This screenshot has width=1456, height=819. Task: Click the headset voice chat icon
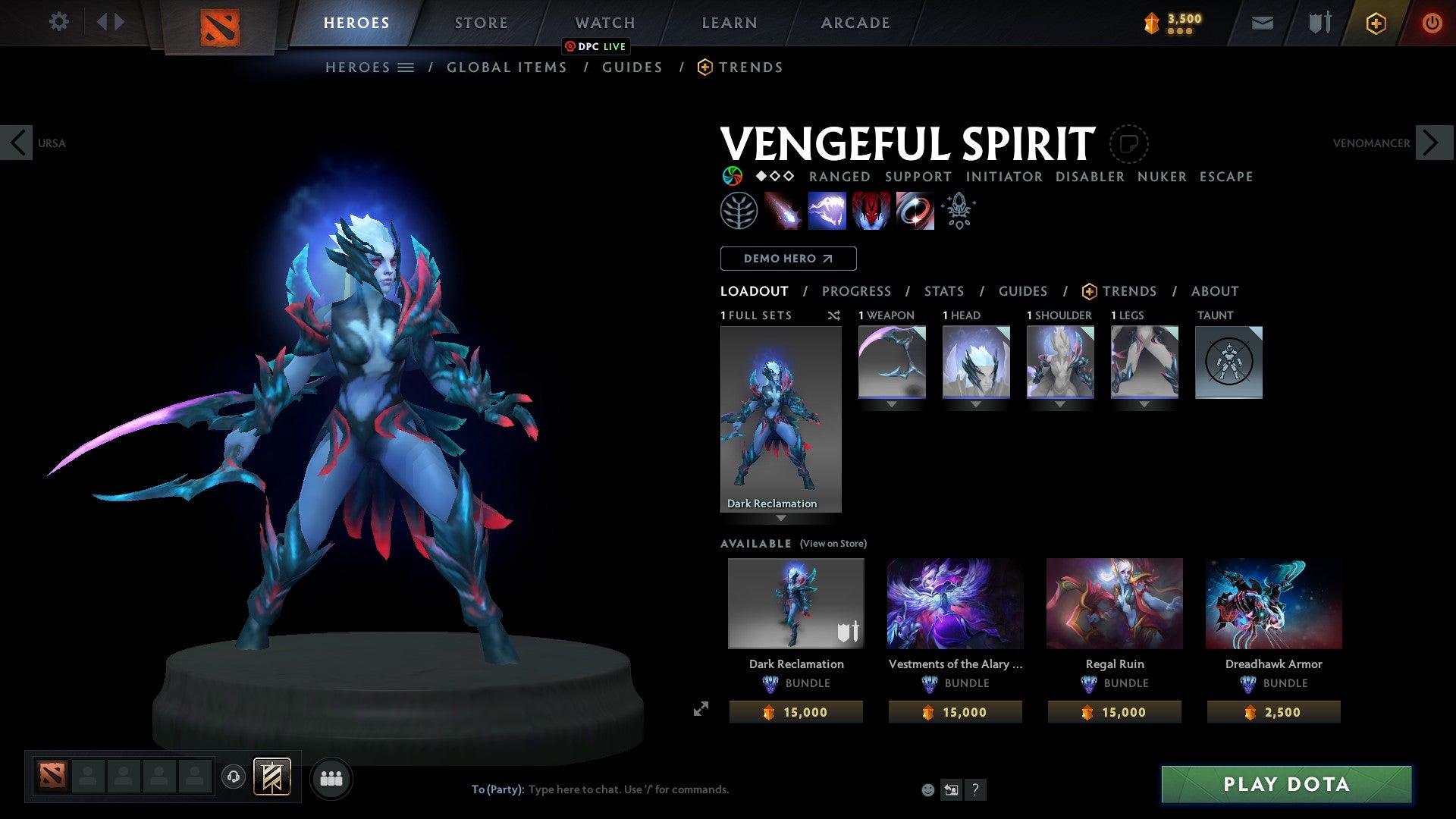pos(234,777)
